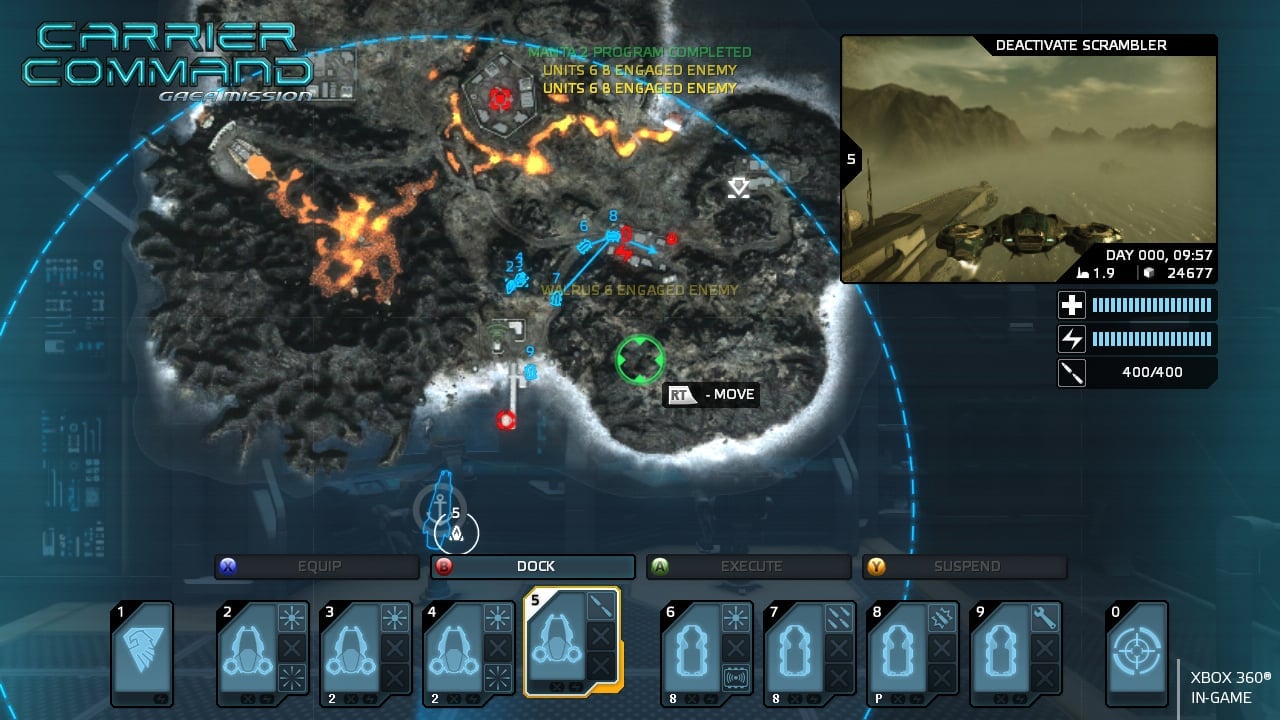The height and width of the screenshot is (720, 1280).
Task: Click the DEACTIVATE SCRAMBLER objective banner
Action: [1080, 44]
